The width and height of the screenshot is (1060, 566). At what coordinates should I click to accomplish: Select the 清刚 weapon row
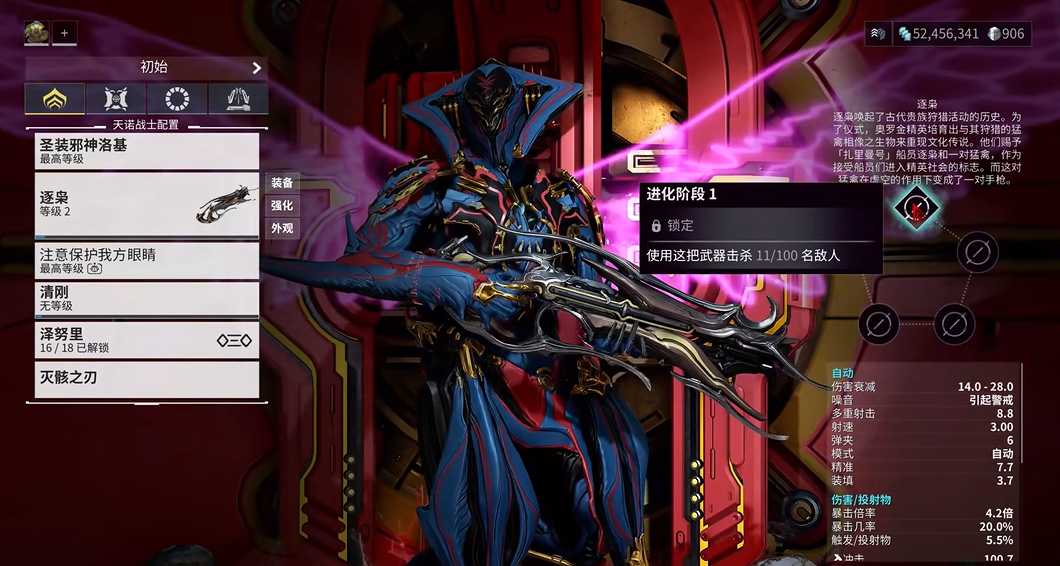(147, 299)
